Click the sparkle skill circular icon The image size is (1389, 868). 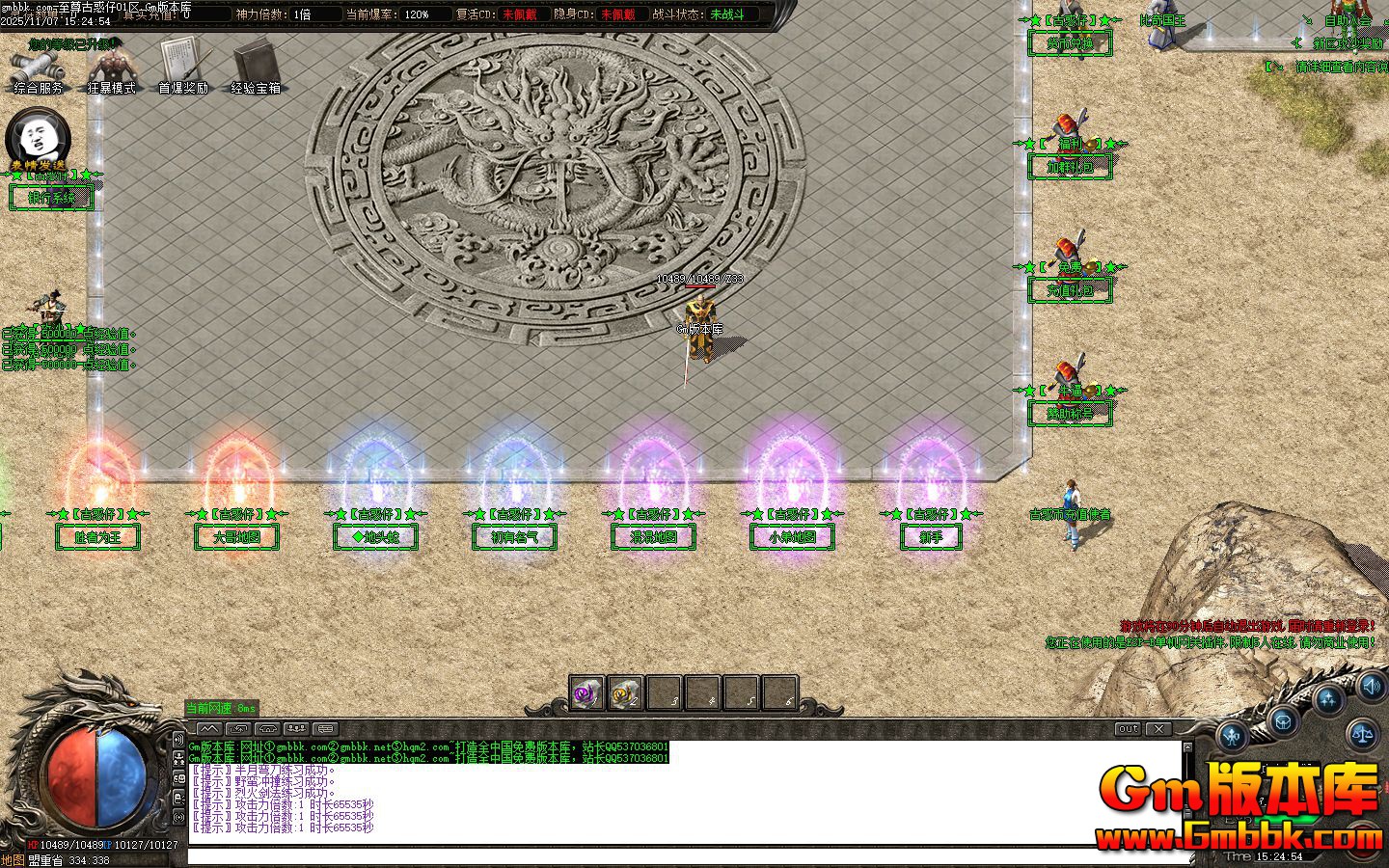[1328, 698]
